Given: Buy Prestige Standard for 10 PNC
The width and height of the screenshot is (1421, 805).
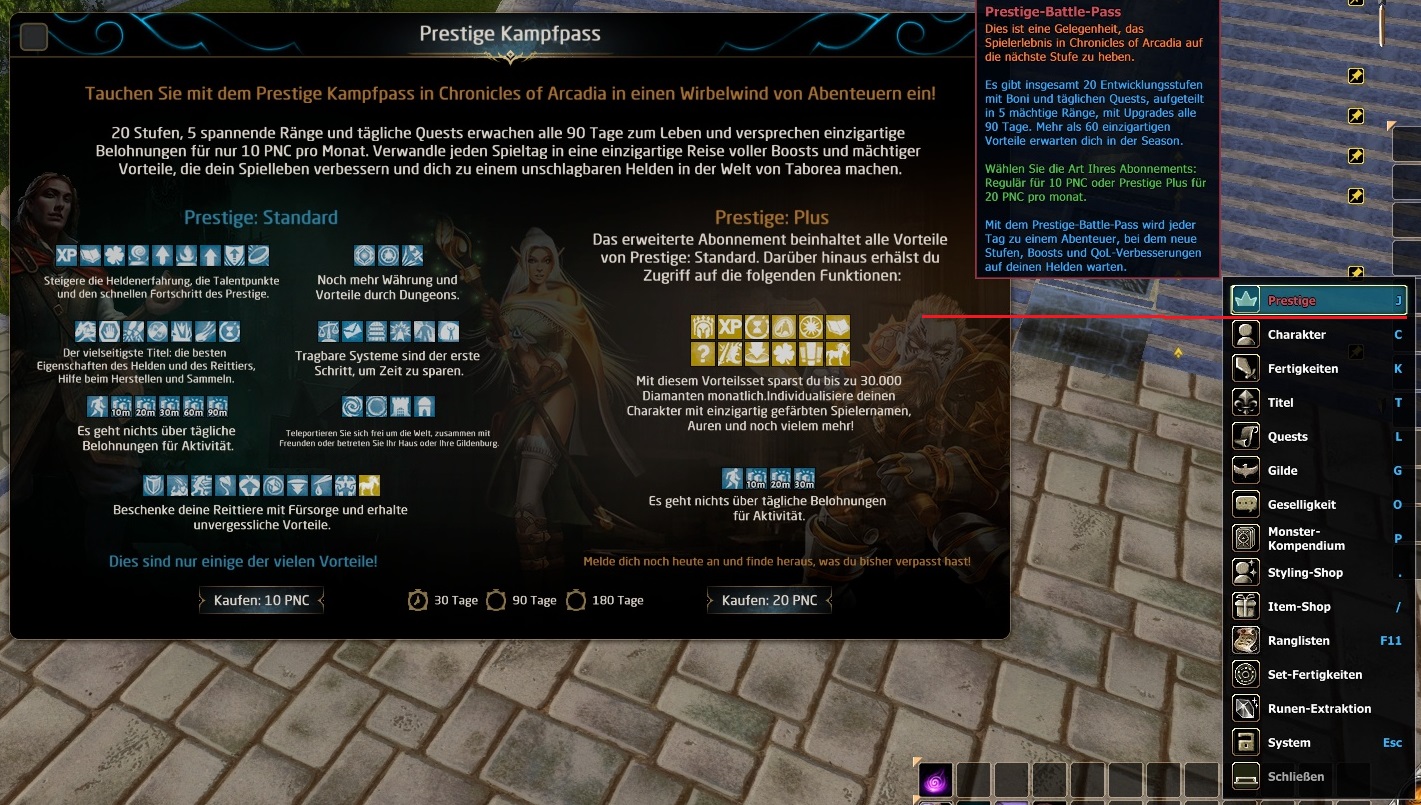Looking at the screenshot, I should pos(261,600).
